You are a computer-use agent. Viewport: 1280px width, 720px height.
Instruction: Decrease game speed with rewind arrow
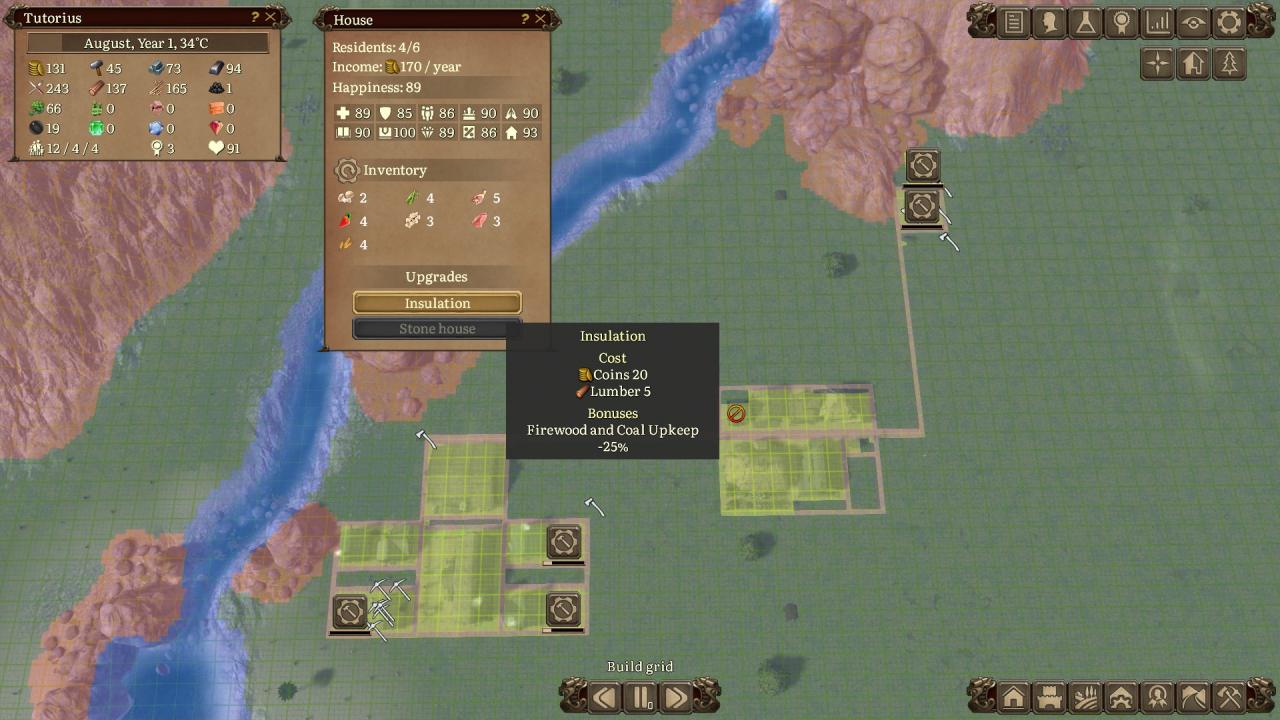pyautogui.click(x=604, y=696)
